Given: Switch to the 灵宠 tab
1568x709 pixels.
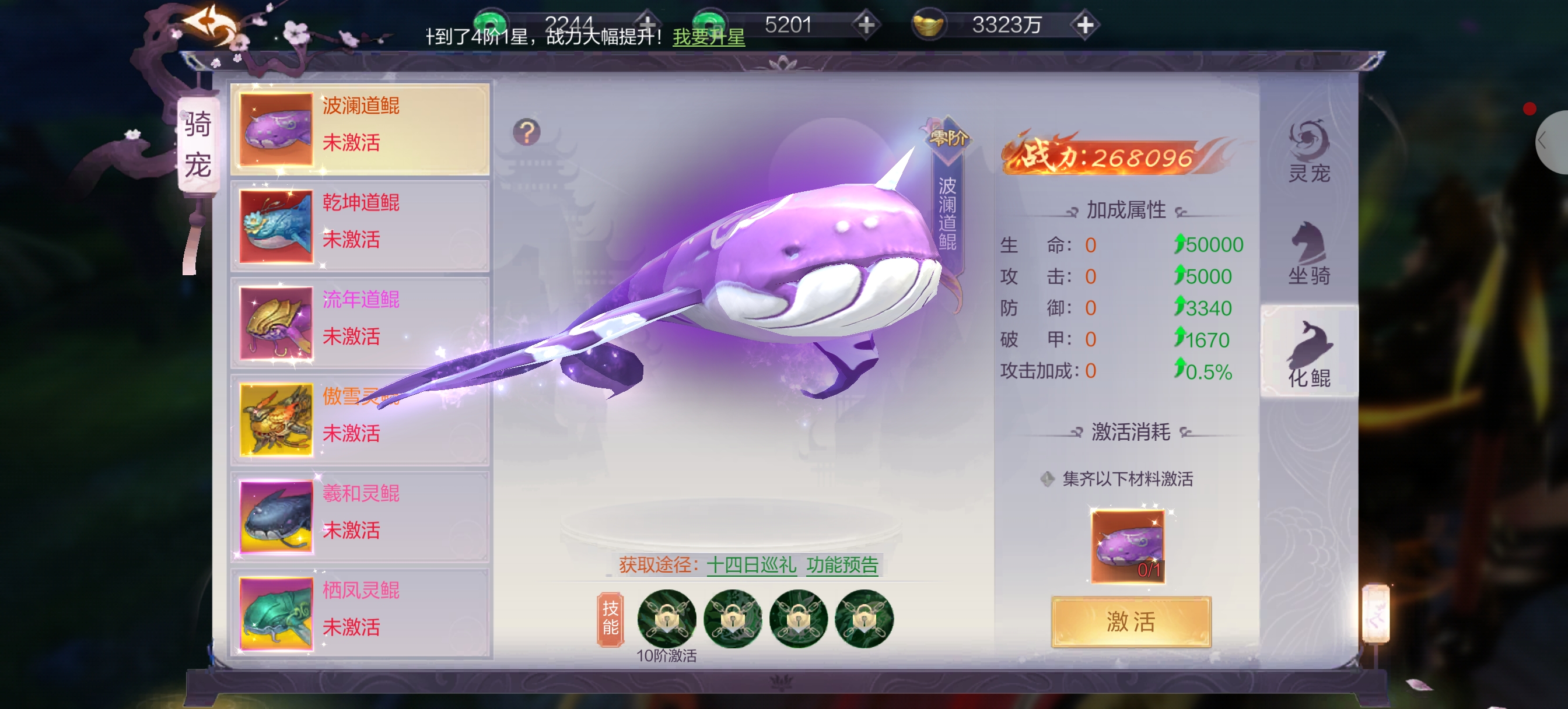Looking at the screenshot, I should click(1308, 152).
